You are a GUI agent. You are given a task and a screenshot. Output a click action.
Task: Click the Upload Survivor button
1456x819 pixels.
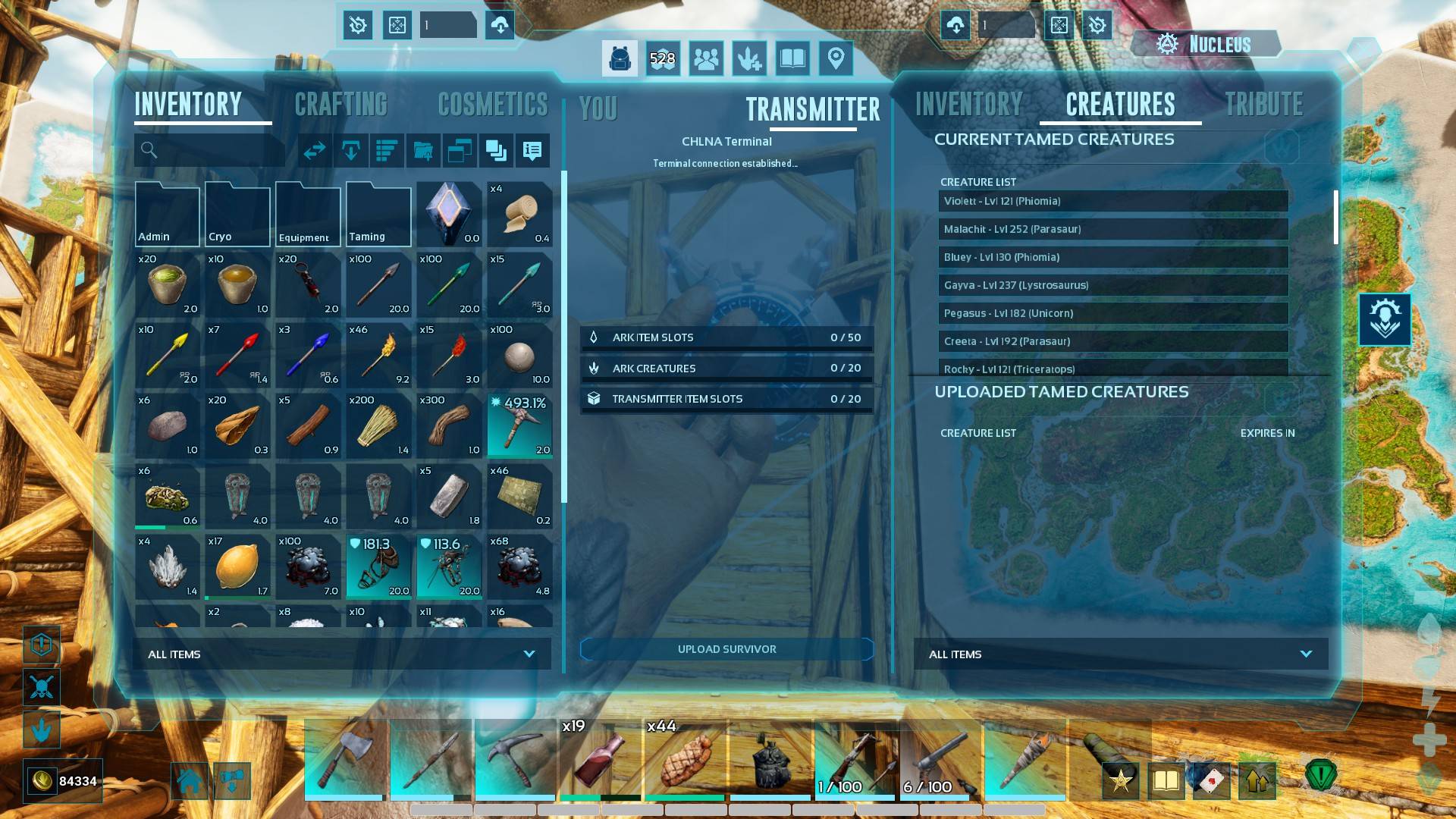726,649
